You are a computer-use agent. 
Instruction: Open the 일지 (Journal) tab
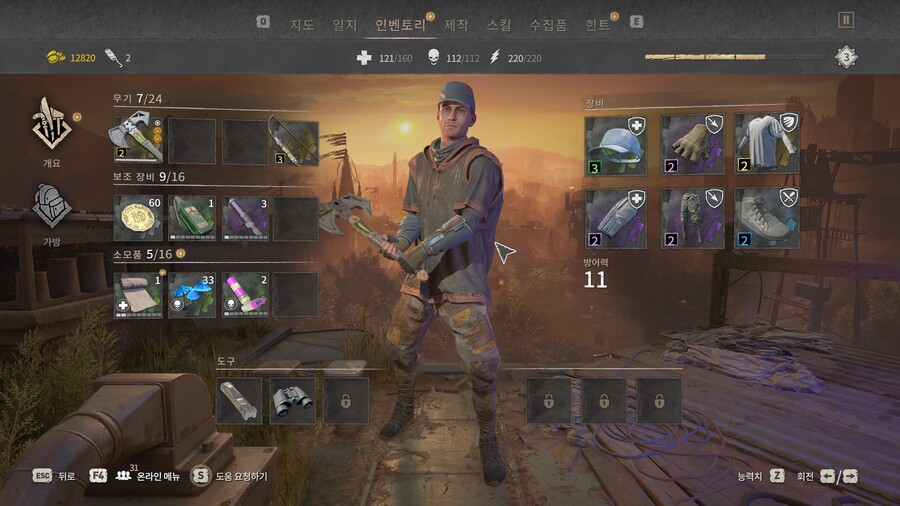point(344,24)
